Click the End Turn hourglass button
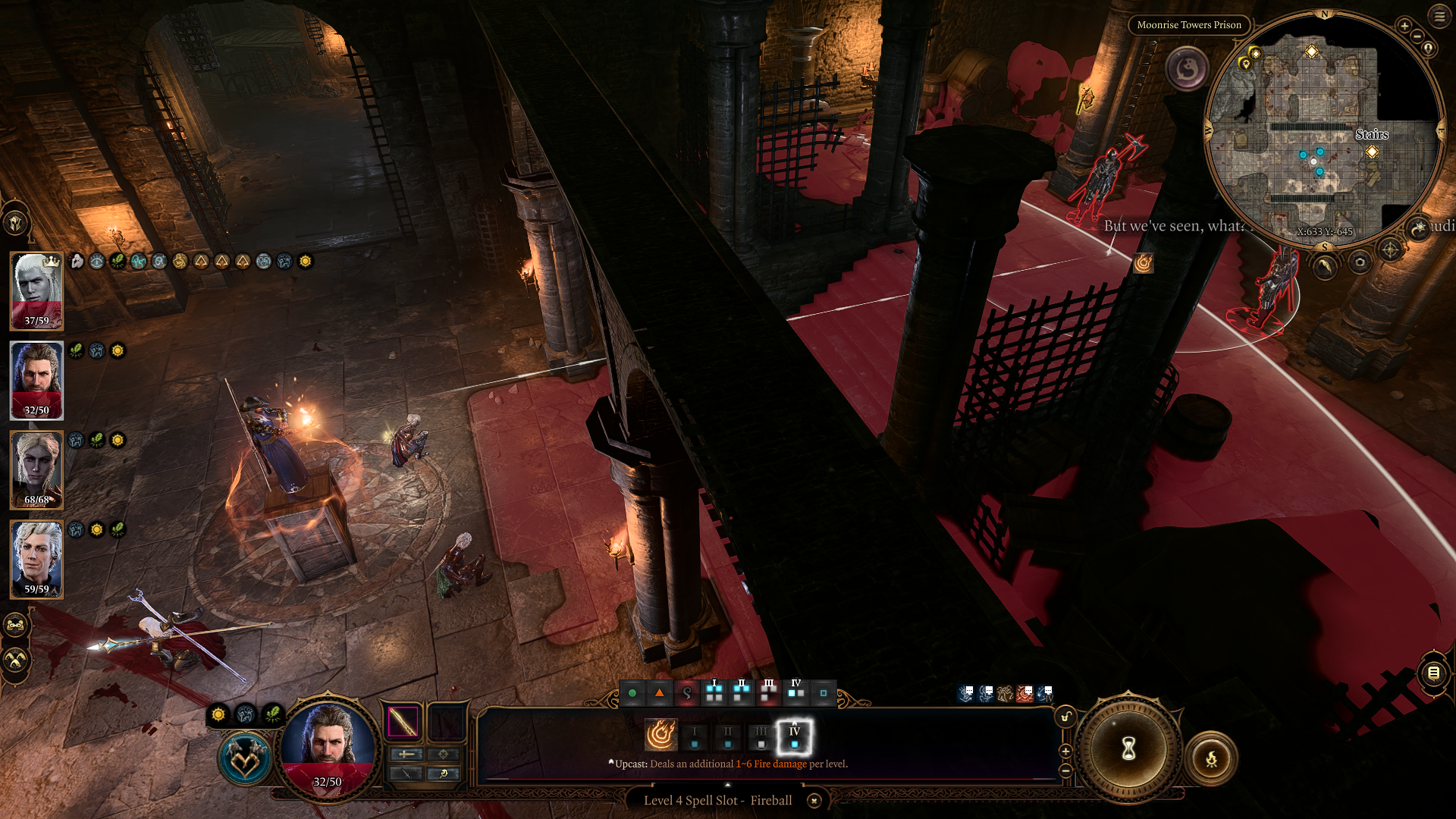This screenshot has width=1456, height=819. [1128, 749]
